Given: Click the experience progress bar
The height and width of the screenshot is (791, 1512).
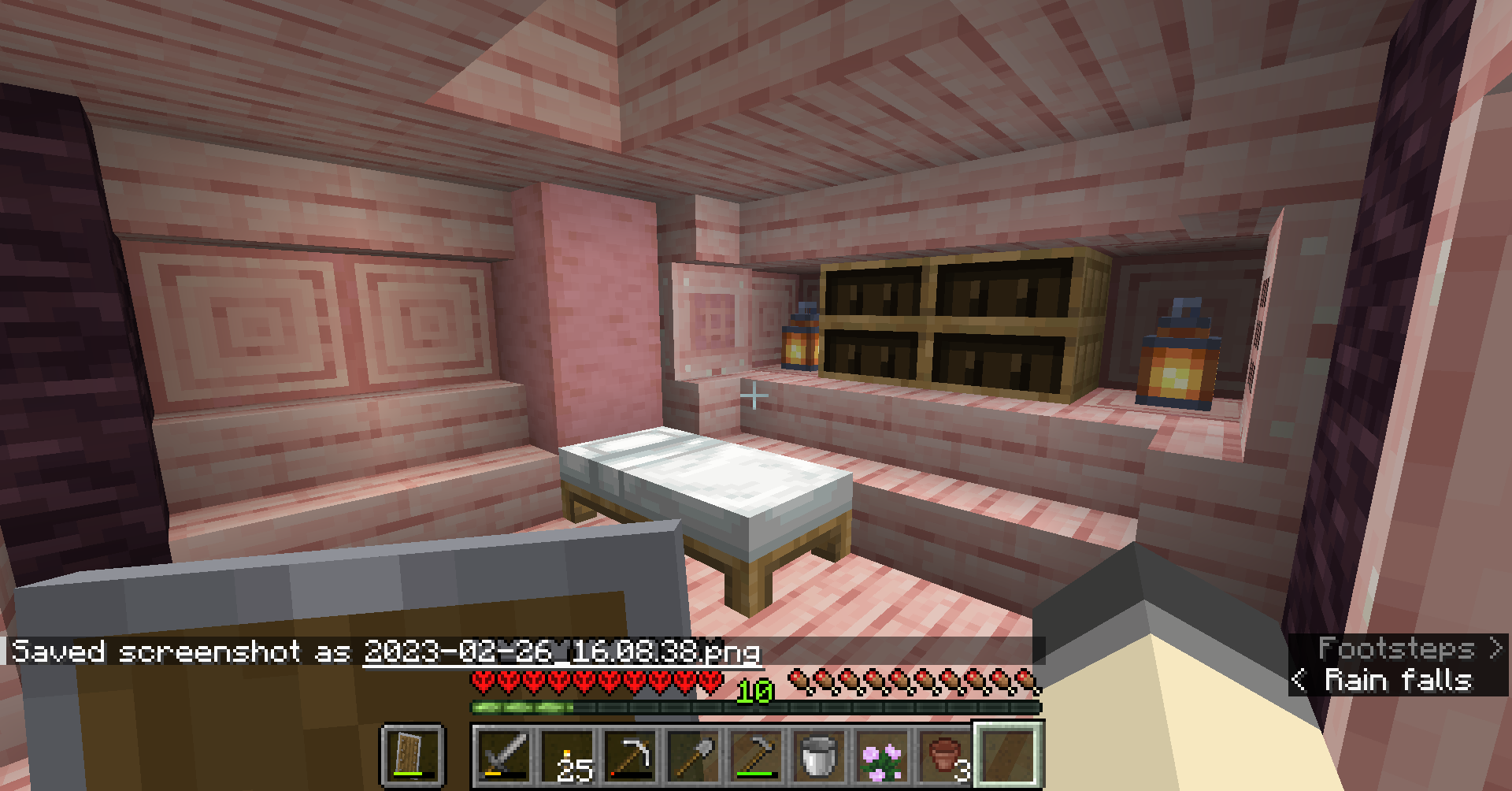Looking at the screenshot, I should click(x=753, y=708).
